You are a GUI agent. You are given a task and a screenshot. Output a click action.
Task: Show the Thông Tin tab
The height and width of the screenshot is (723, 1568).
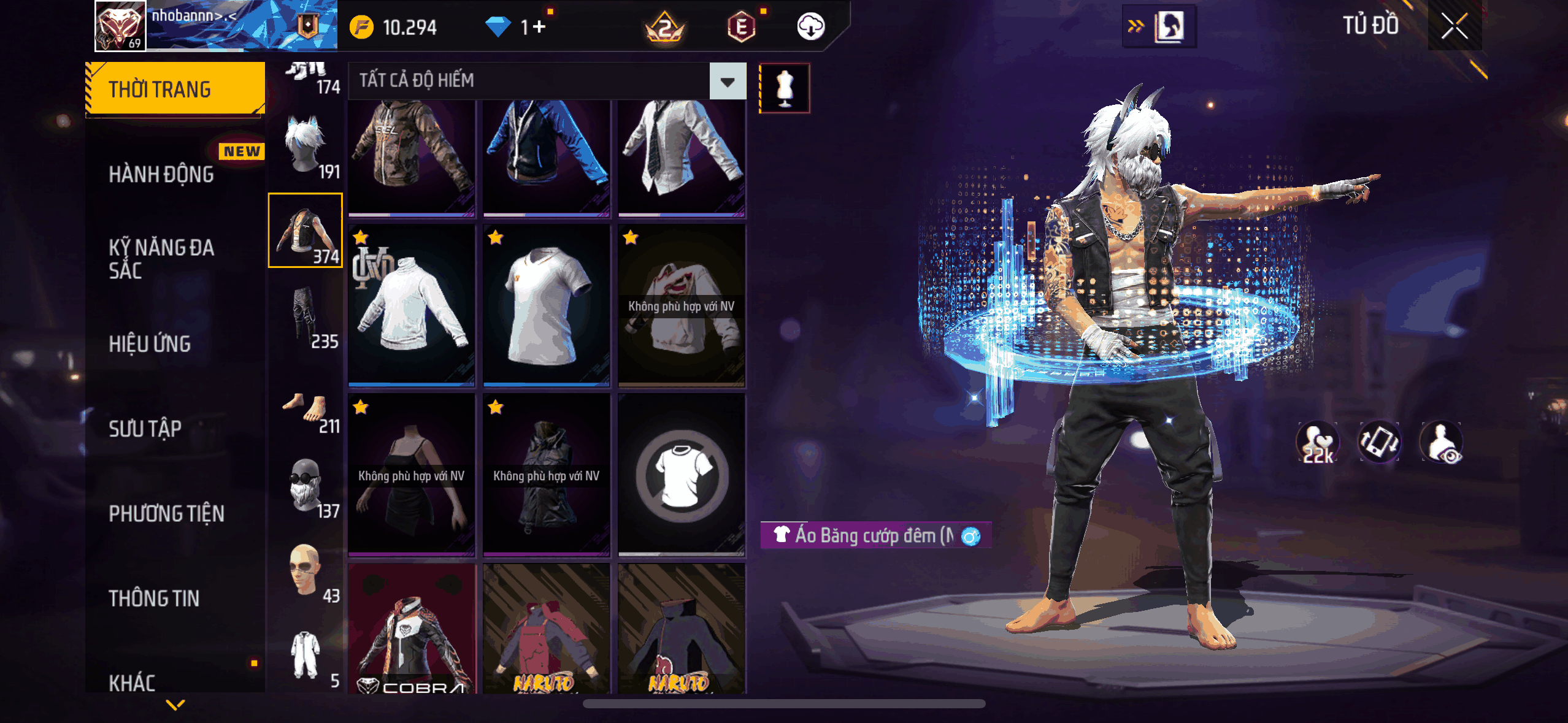pos(154,599)
